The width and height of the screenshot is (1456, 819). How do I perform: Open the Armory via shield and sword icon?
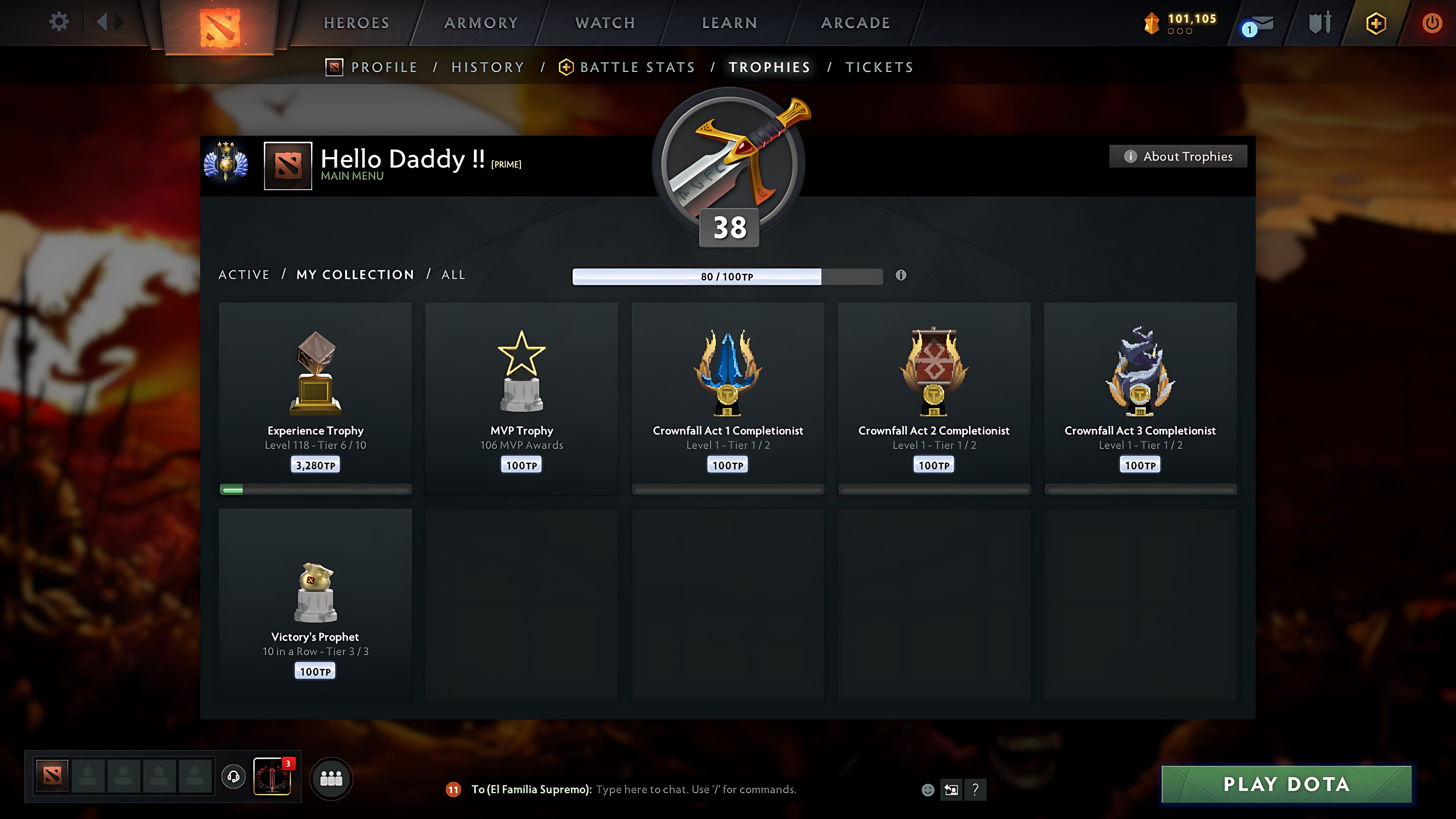pos(1321,22)
